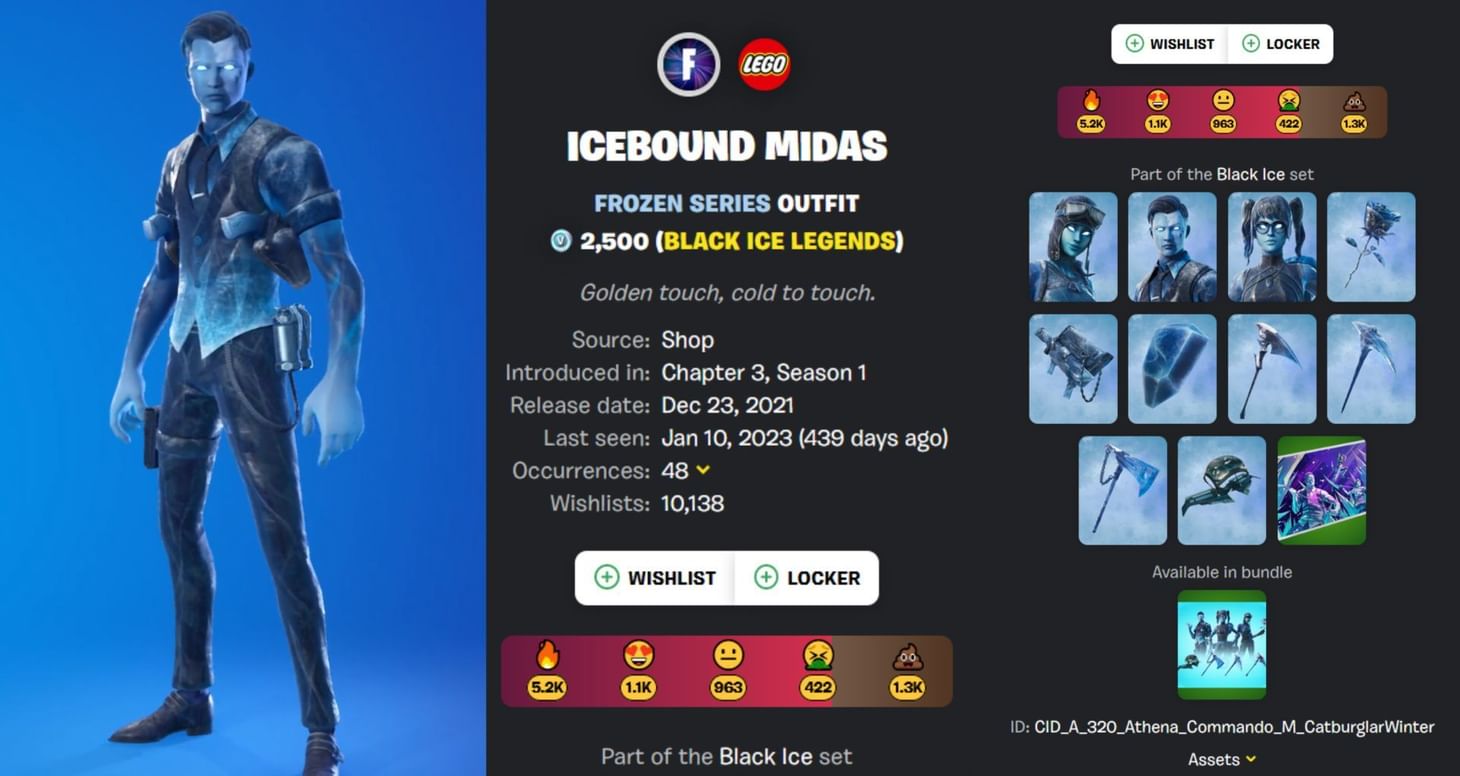Image resolution: width=1460 pixels, height=776 pixels.
Task: Click the top-right Locker button
Action: click(x=1281, y=43)
